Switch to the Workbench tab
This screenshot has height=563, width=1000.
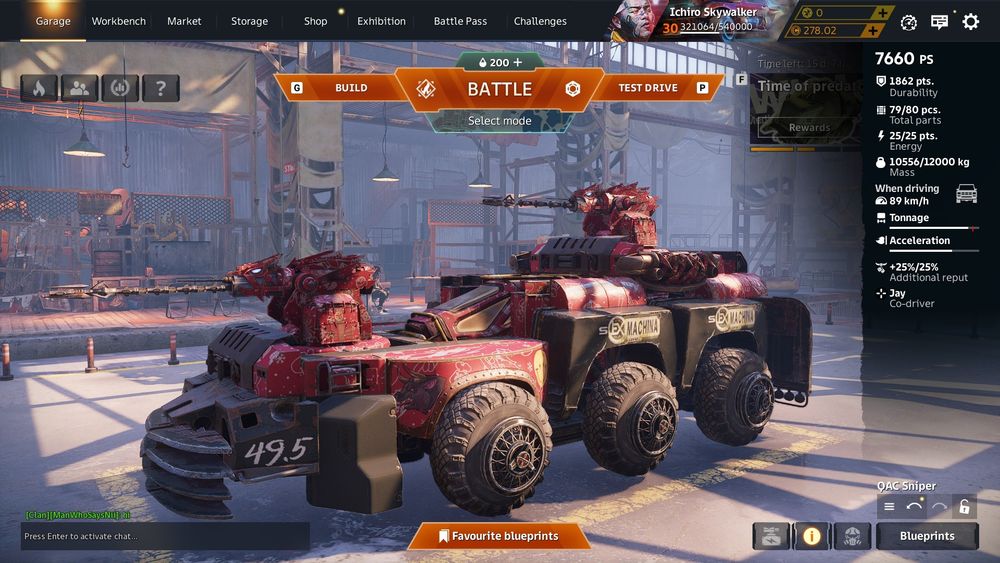(118, 21)
